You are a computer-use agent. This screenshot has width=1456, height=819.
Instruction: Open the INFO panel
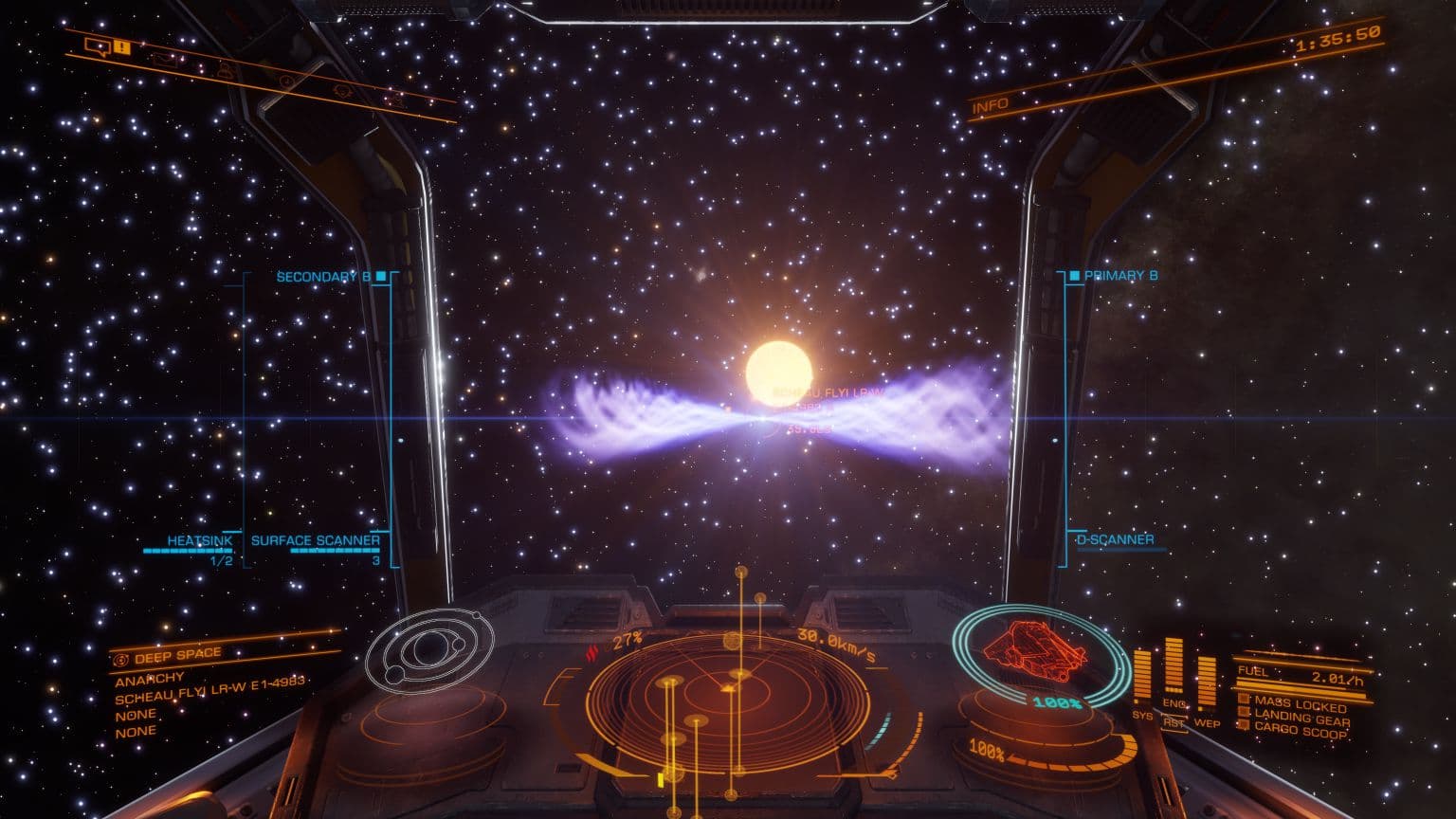coord(991,105)
